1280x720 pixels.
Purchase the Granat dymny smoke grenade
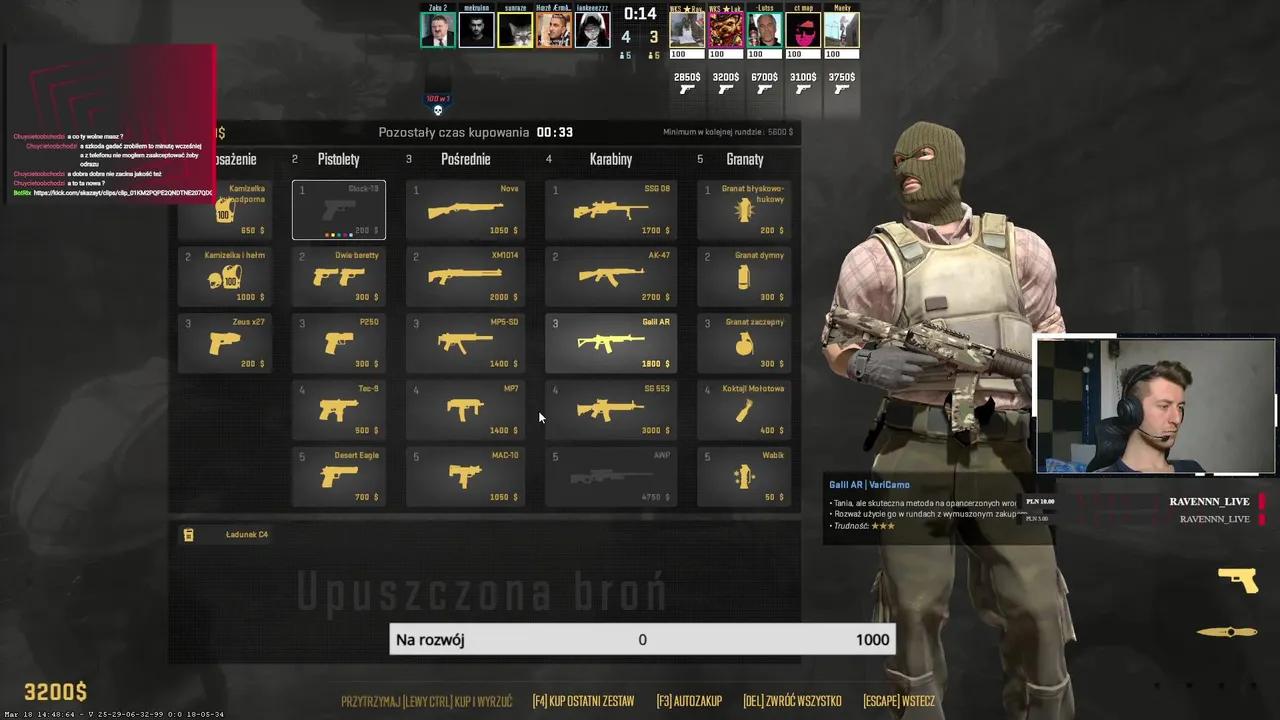744,277
